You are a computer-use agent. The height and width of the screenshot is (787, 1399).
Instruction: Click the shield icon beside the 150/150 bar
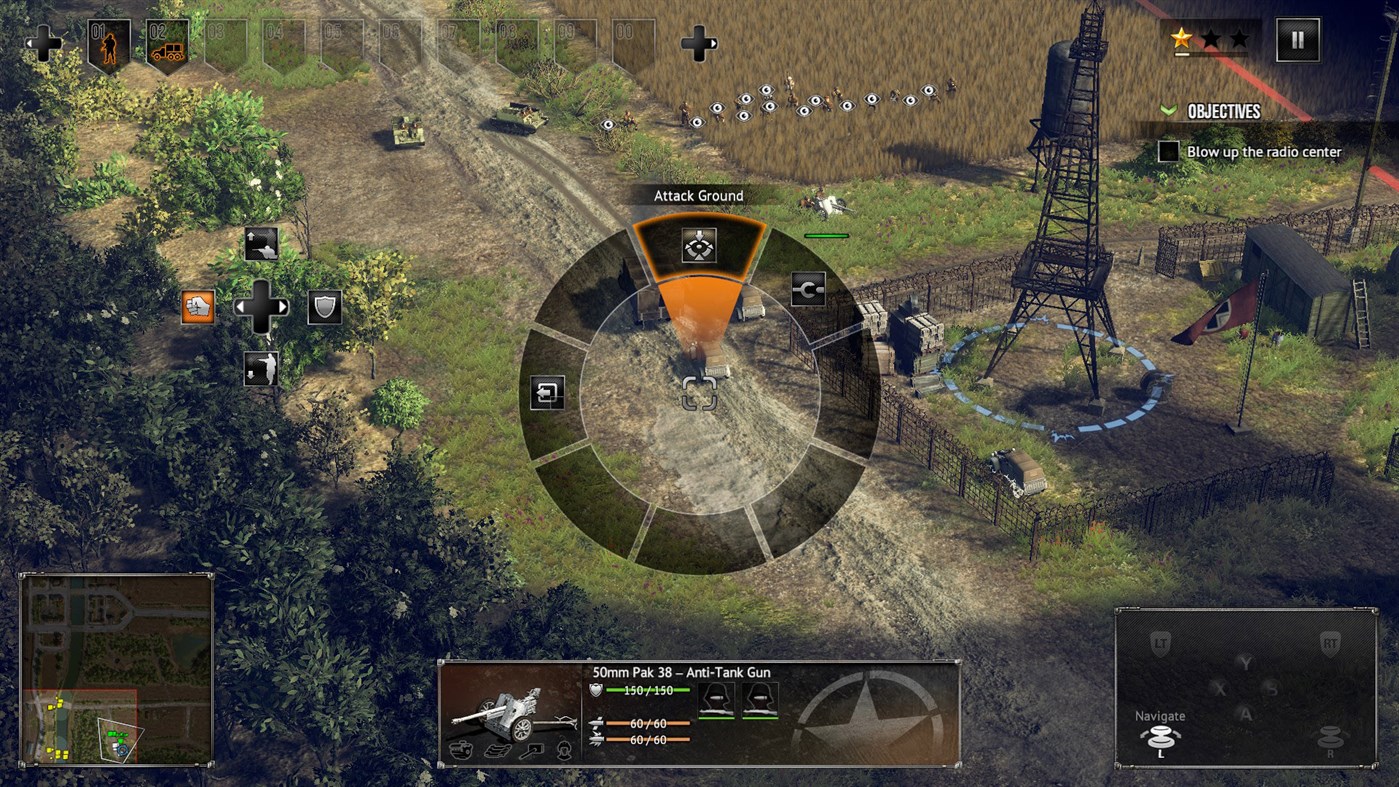click(x=594, y=690)
